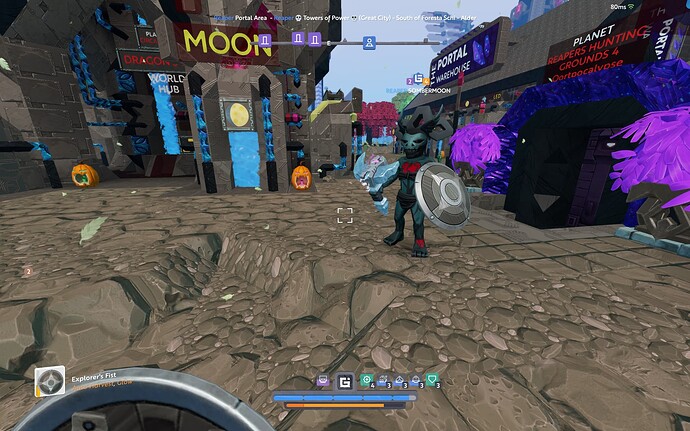
Task: Choose the green crosshair slot showing 4
Action: click(366, 381)
